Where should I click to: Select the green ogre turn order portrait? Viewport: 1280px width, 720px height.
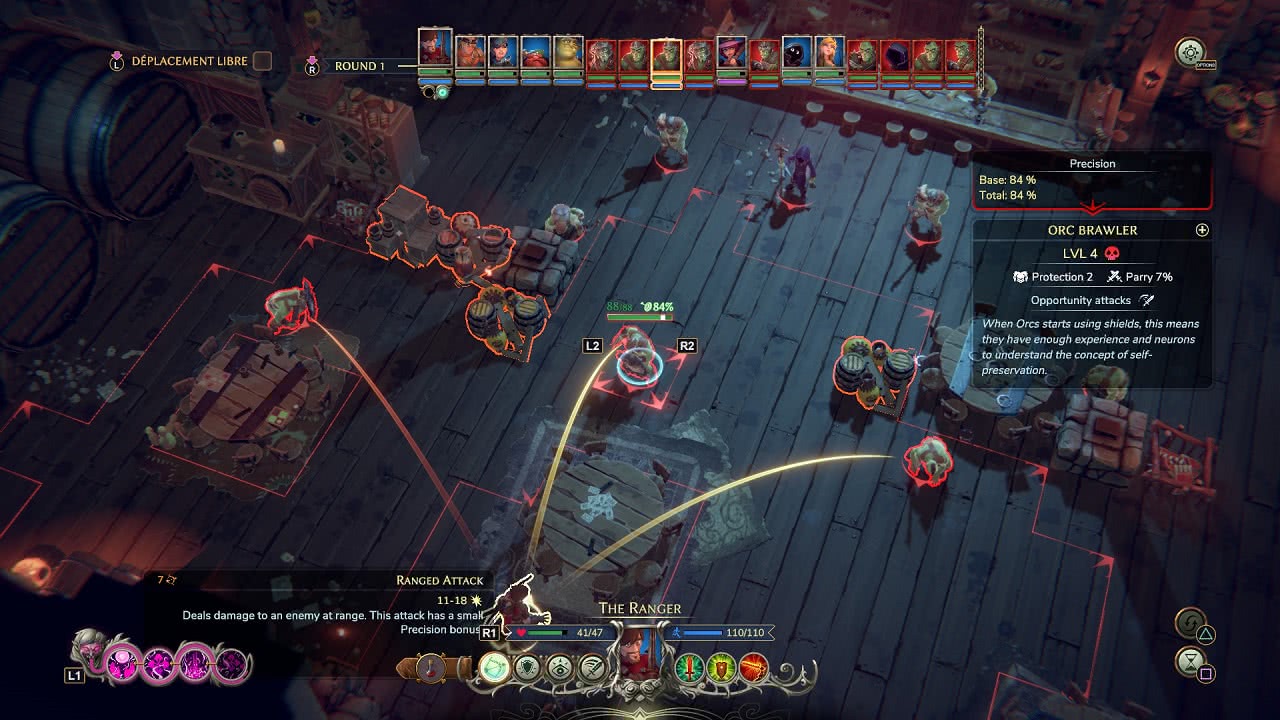[x=568, y=57]
